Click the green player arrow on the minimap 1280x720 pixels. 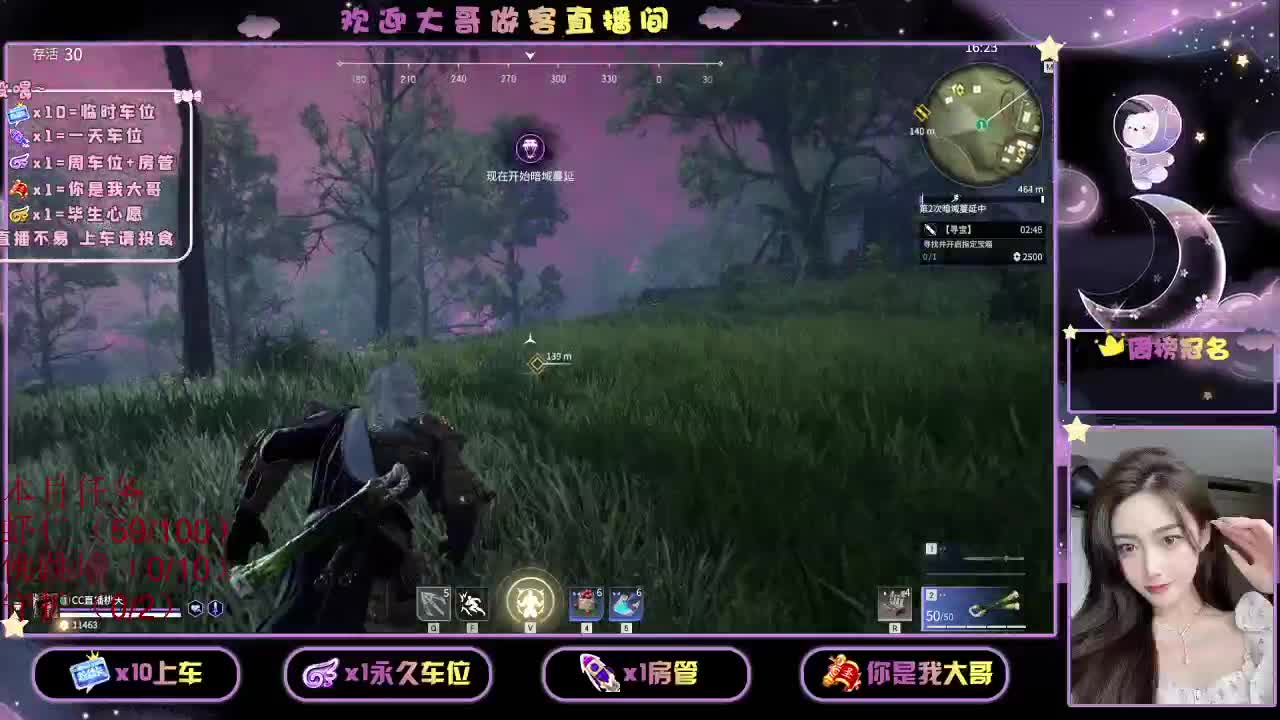pos(981,123)
